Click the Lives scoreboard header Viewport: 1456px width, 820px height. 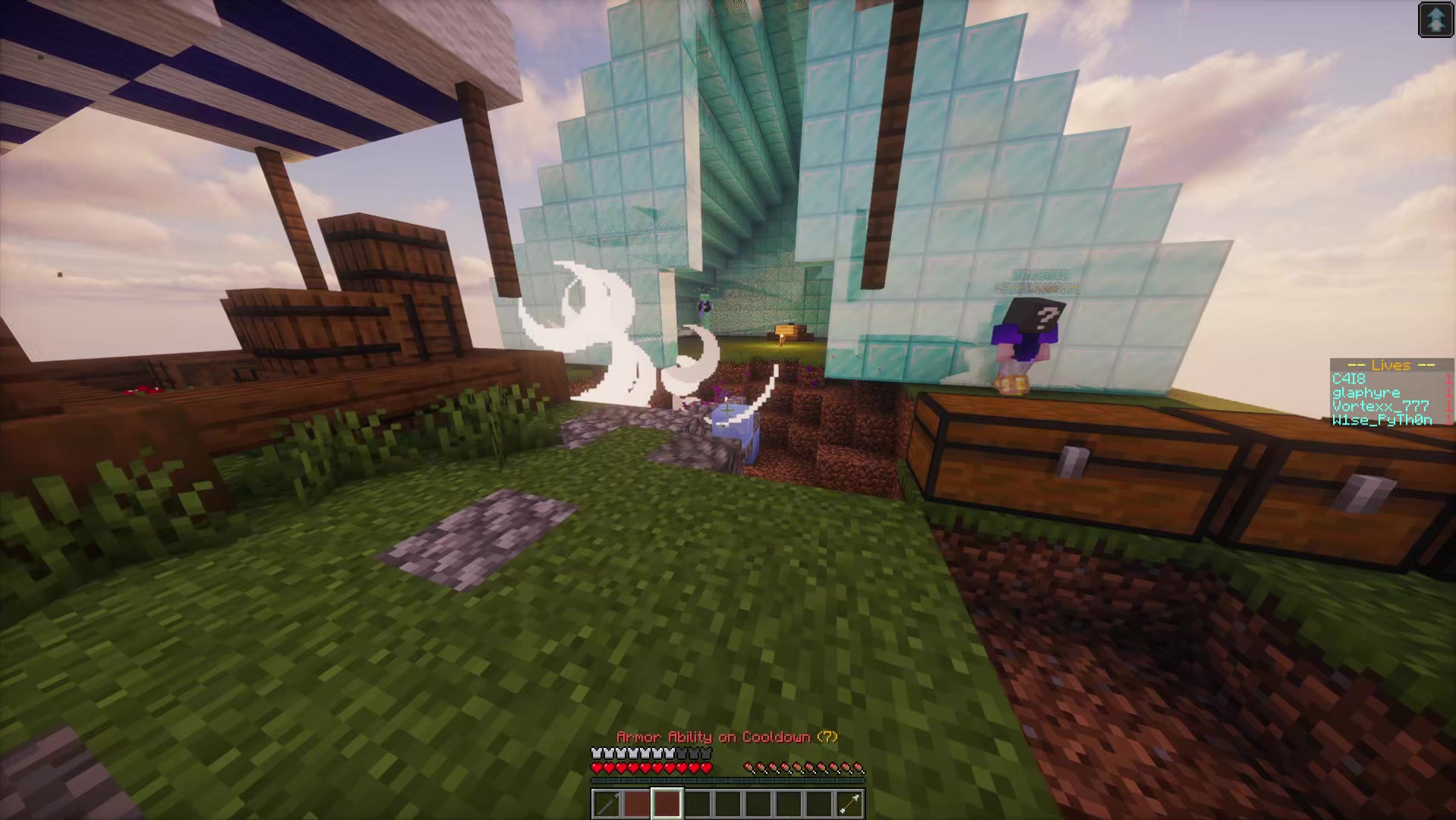[1391, 365]
